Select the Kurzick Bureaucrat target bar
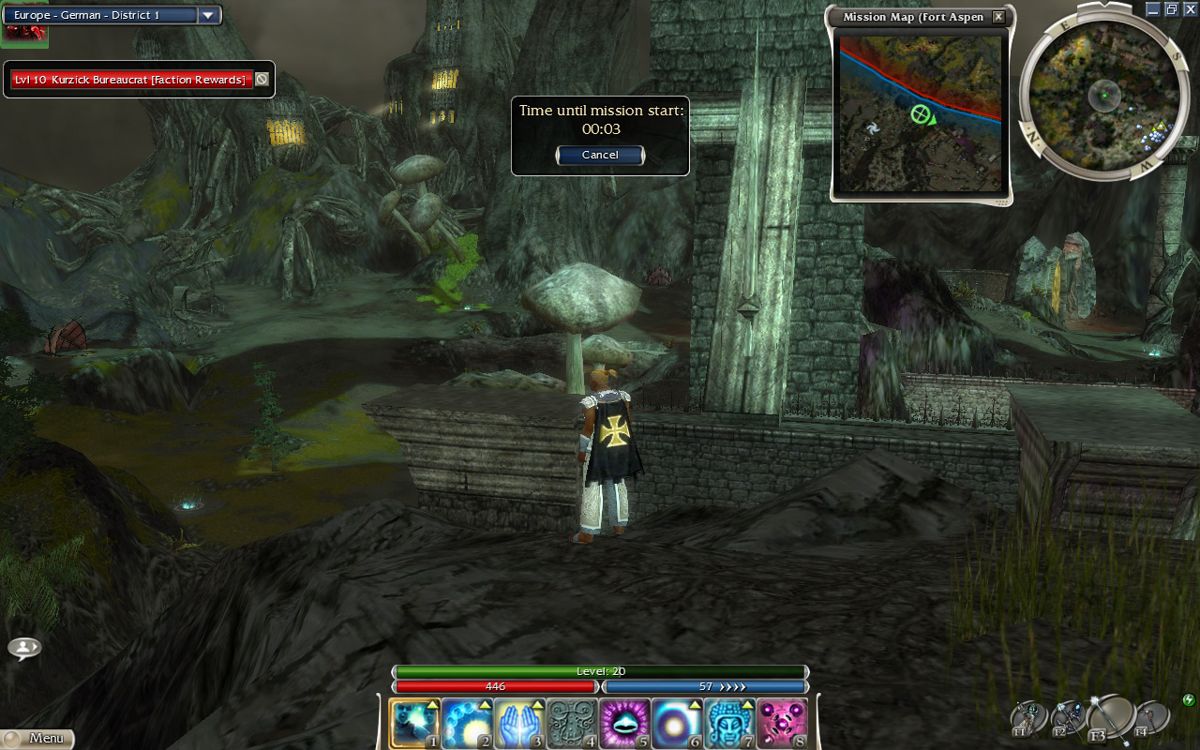 [130, 79]
